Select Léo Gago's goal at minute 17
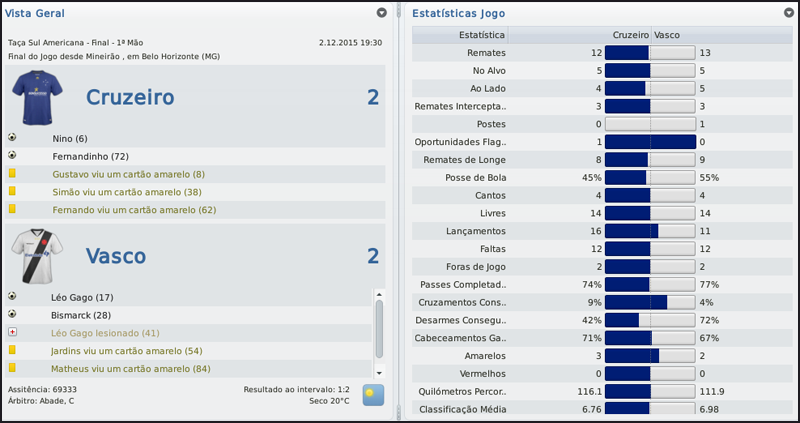 pos(81,297)
